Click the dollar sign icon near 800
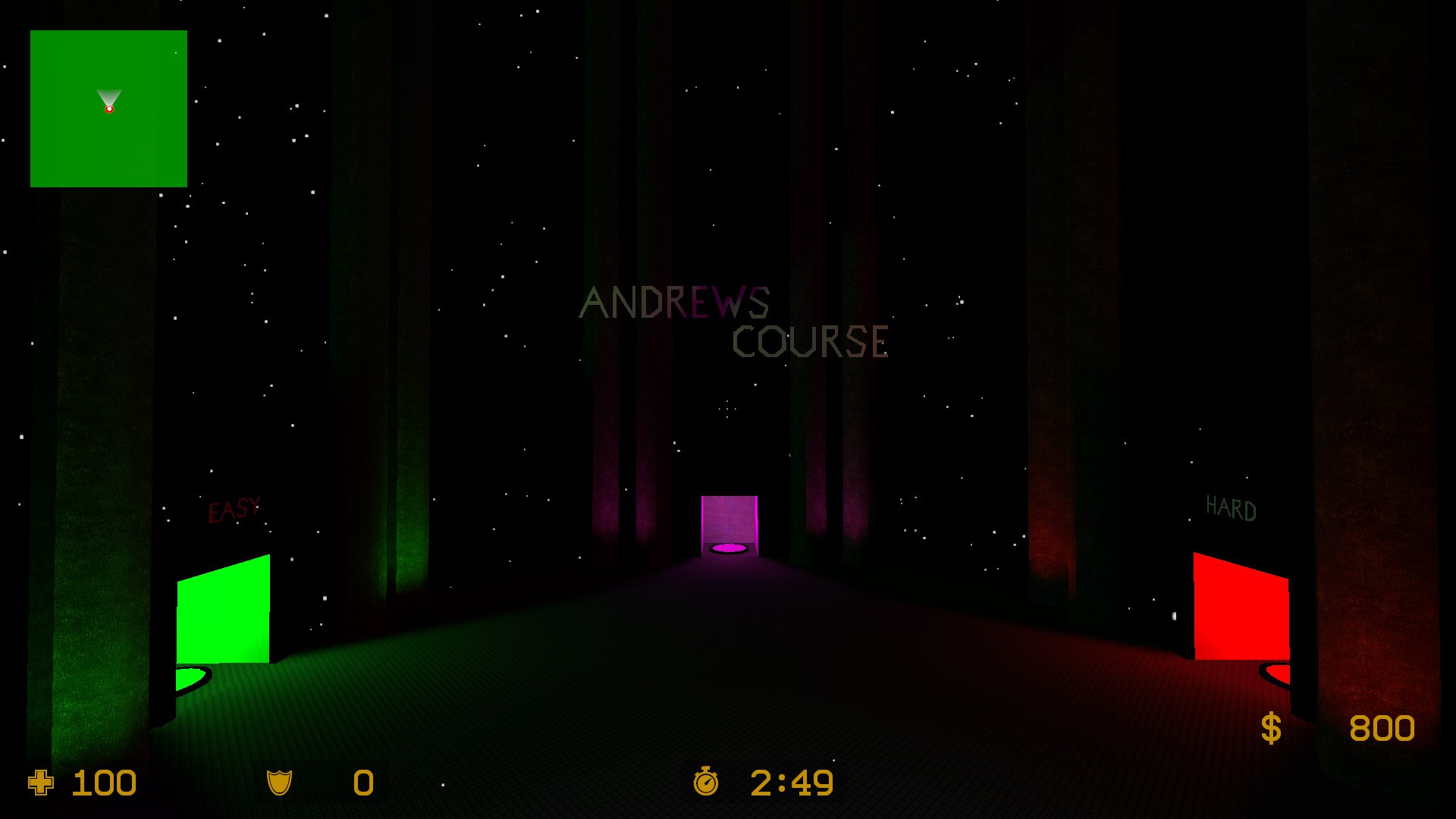This screenshot has width=1456, height=819. coord(1270,728)
